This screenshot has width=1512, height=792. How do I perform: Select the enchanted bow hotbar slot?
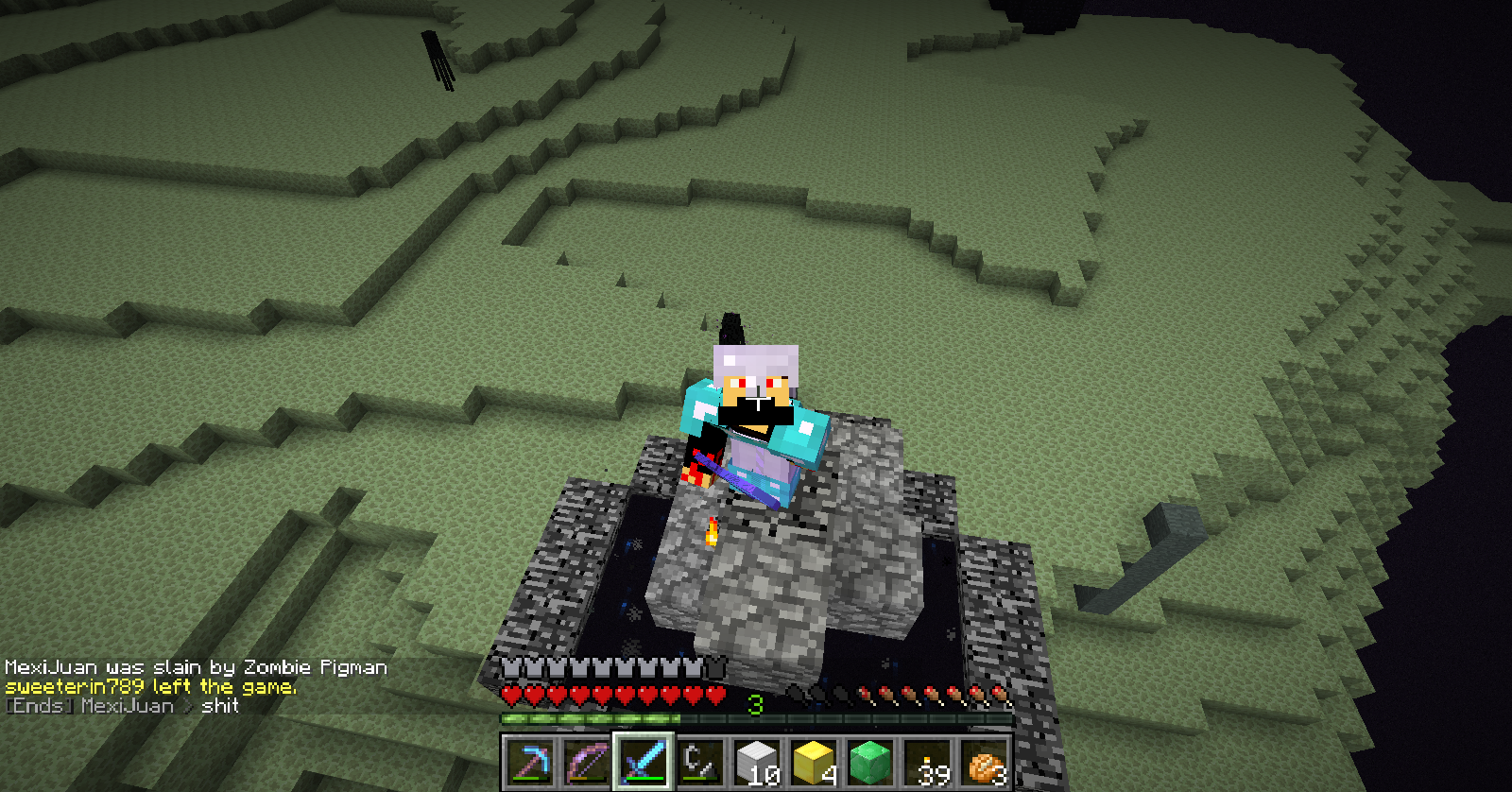(586, 762)
